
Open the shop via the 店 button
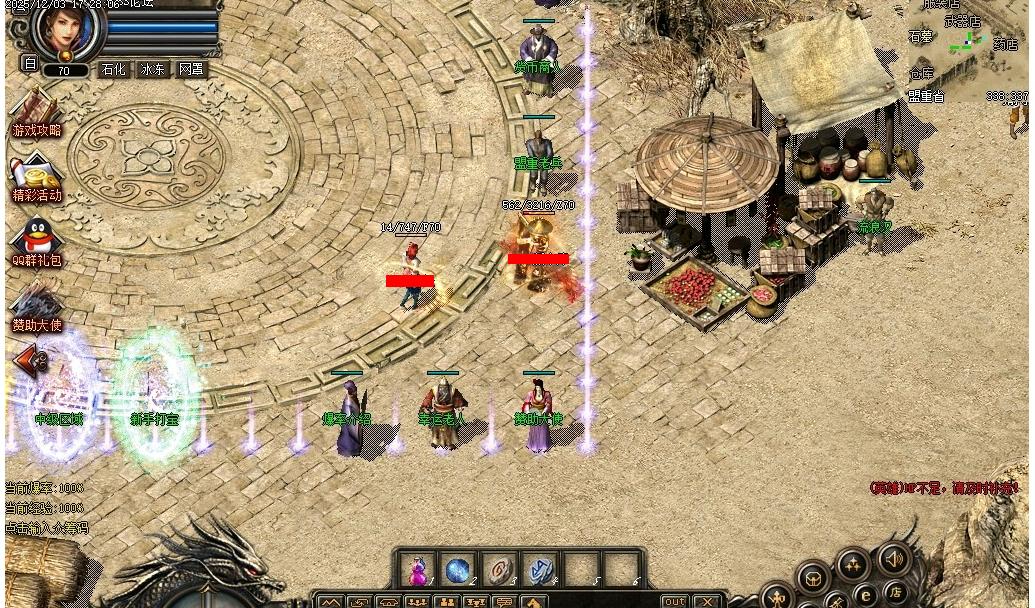[894, 590]
